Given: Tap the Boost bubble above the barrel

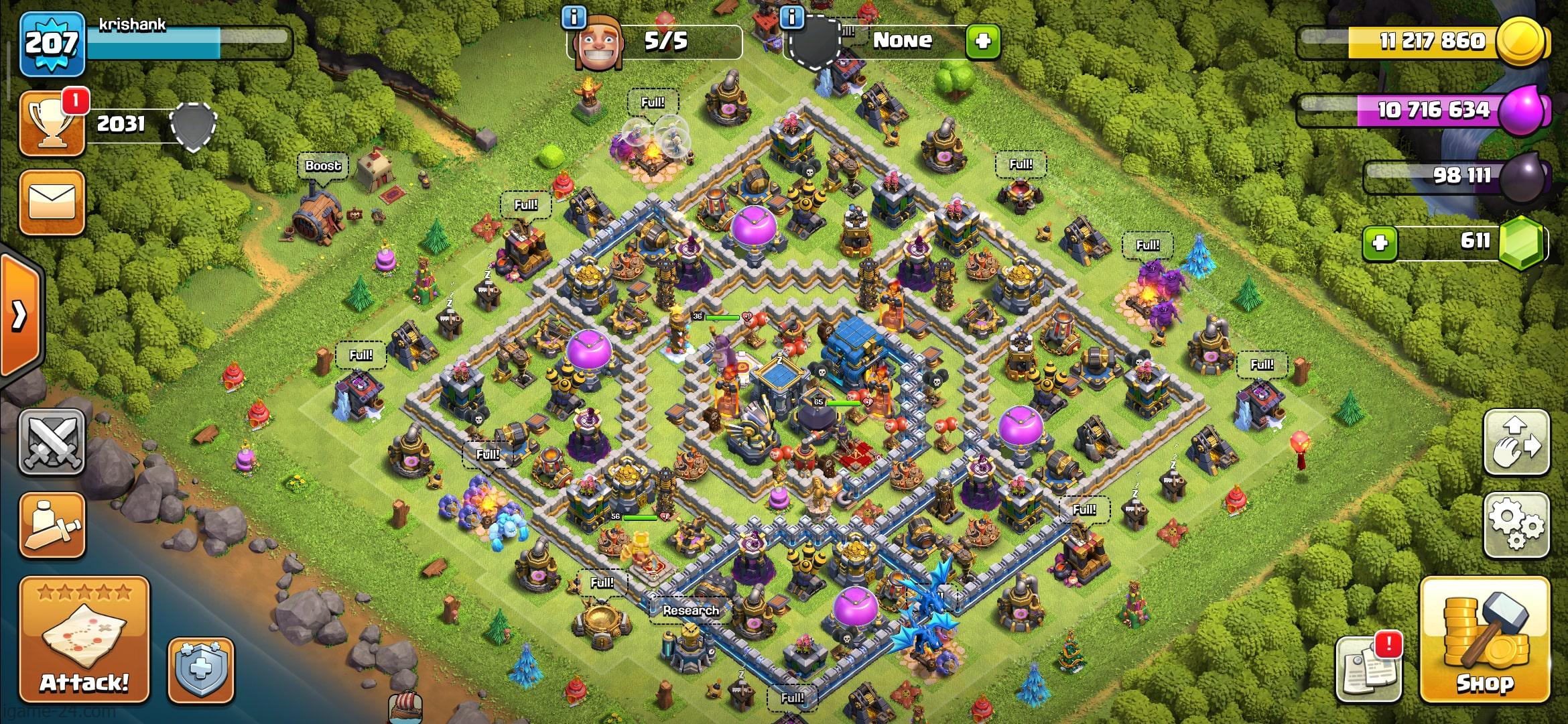Looking at the screenshot, I should click(323, 166).
